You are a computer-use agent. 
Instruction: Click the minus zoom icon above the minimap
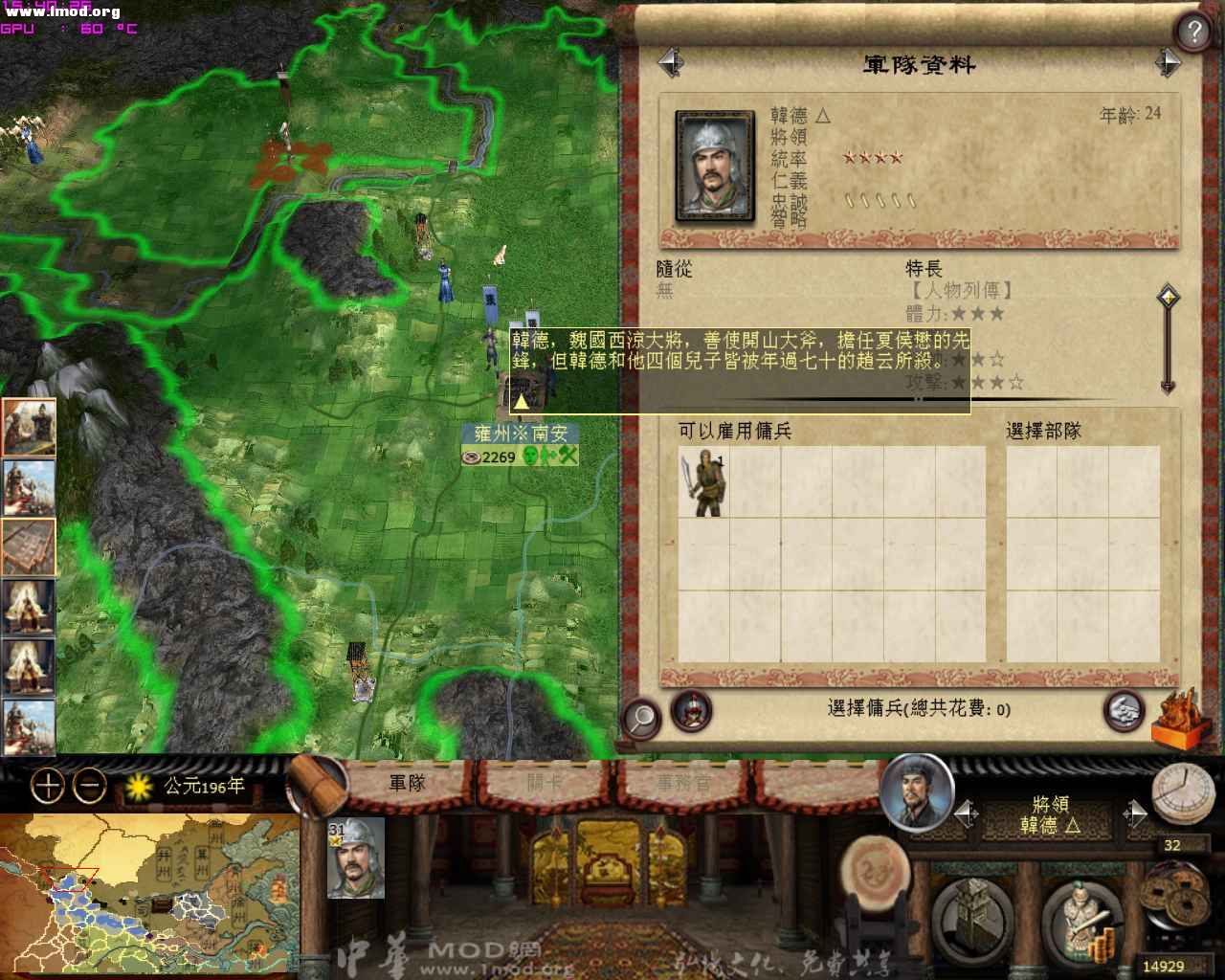[x=88, y=786]
